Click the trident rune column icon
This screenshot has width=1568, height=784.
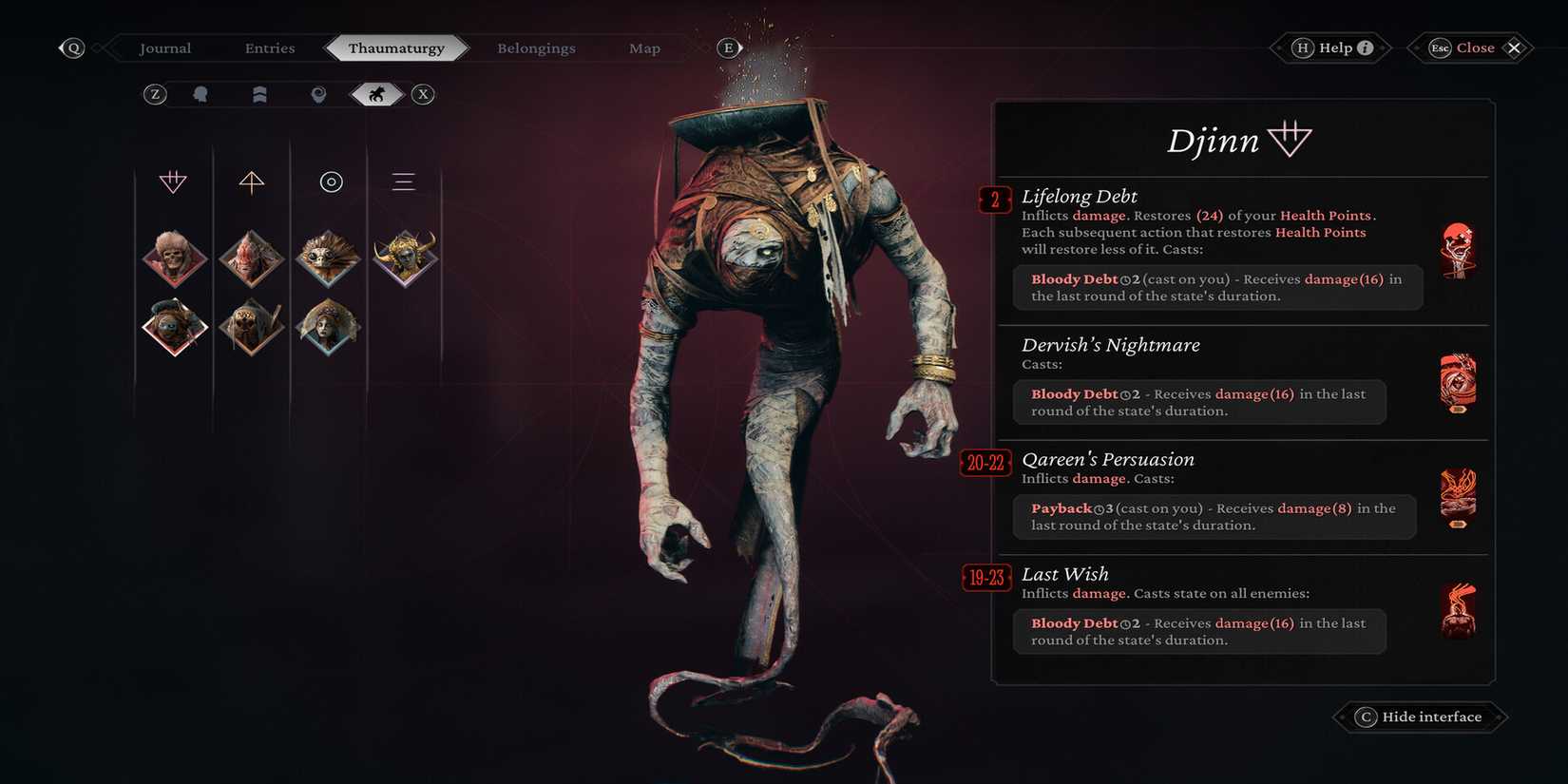(174, 182)
